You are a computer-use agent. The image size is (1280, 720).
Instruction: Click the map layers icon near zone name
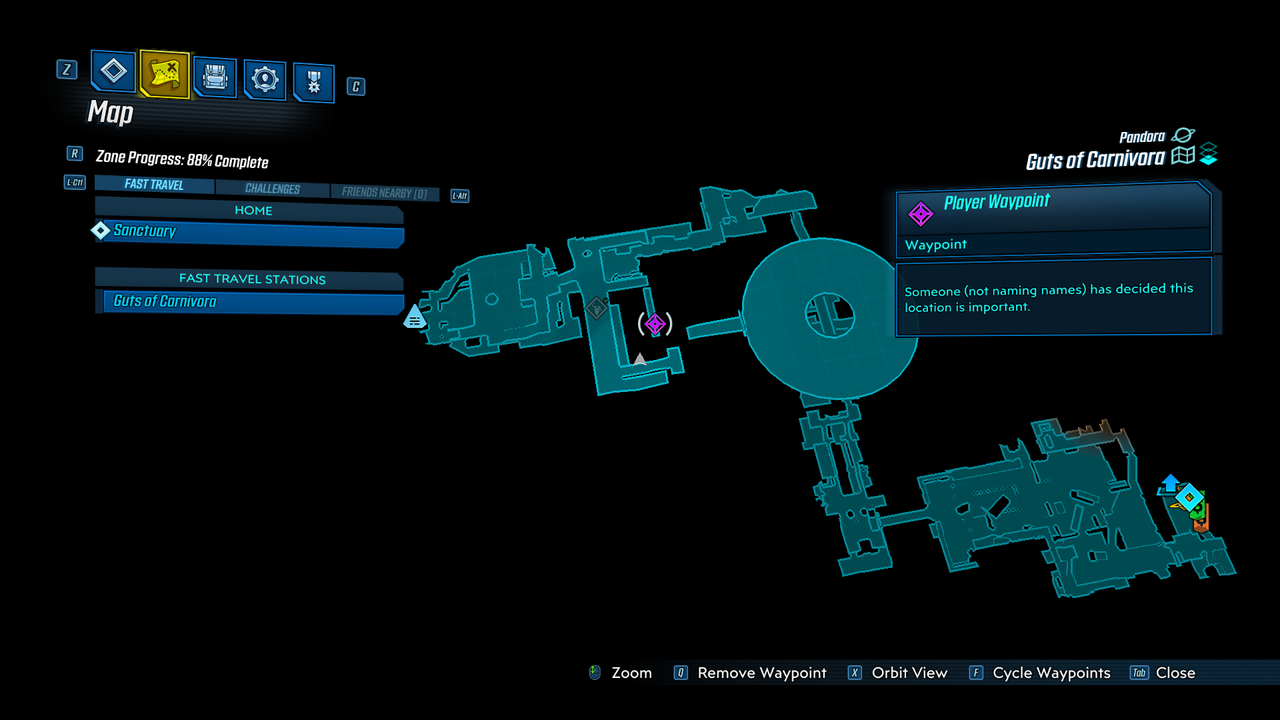tap(1208, 152)
